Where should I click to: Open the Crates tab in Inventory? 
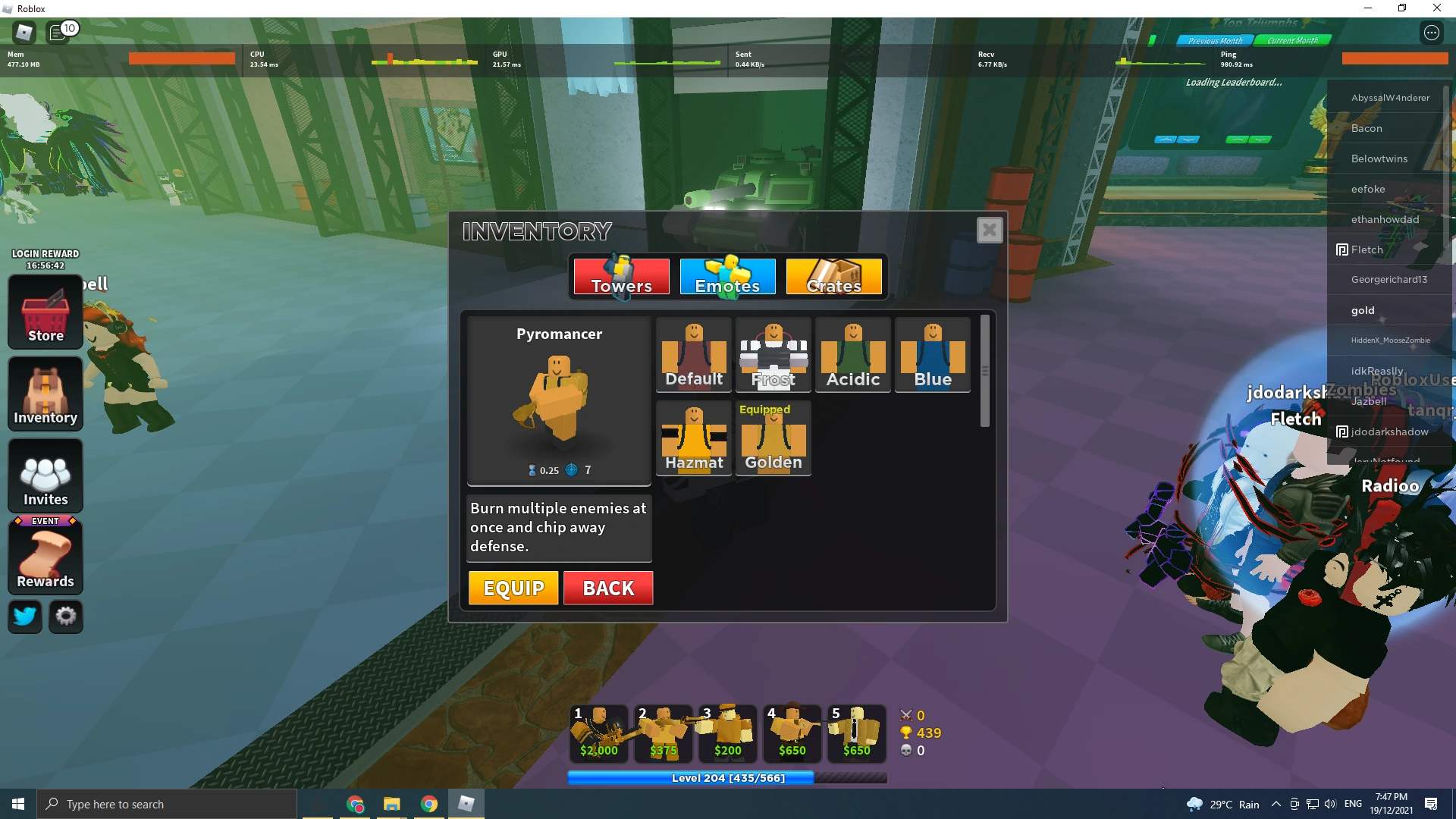834,277
